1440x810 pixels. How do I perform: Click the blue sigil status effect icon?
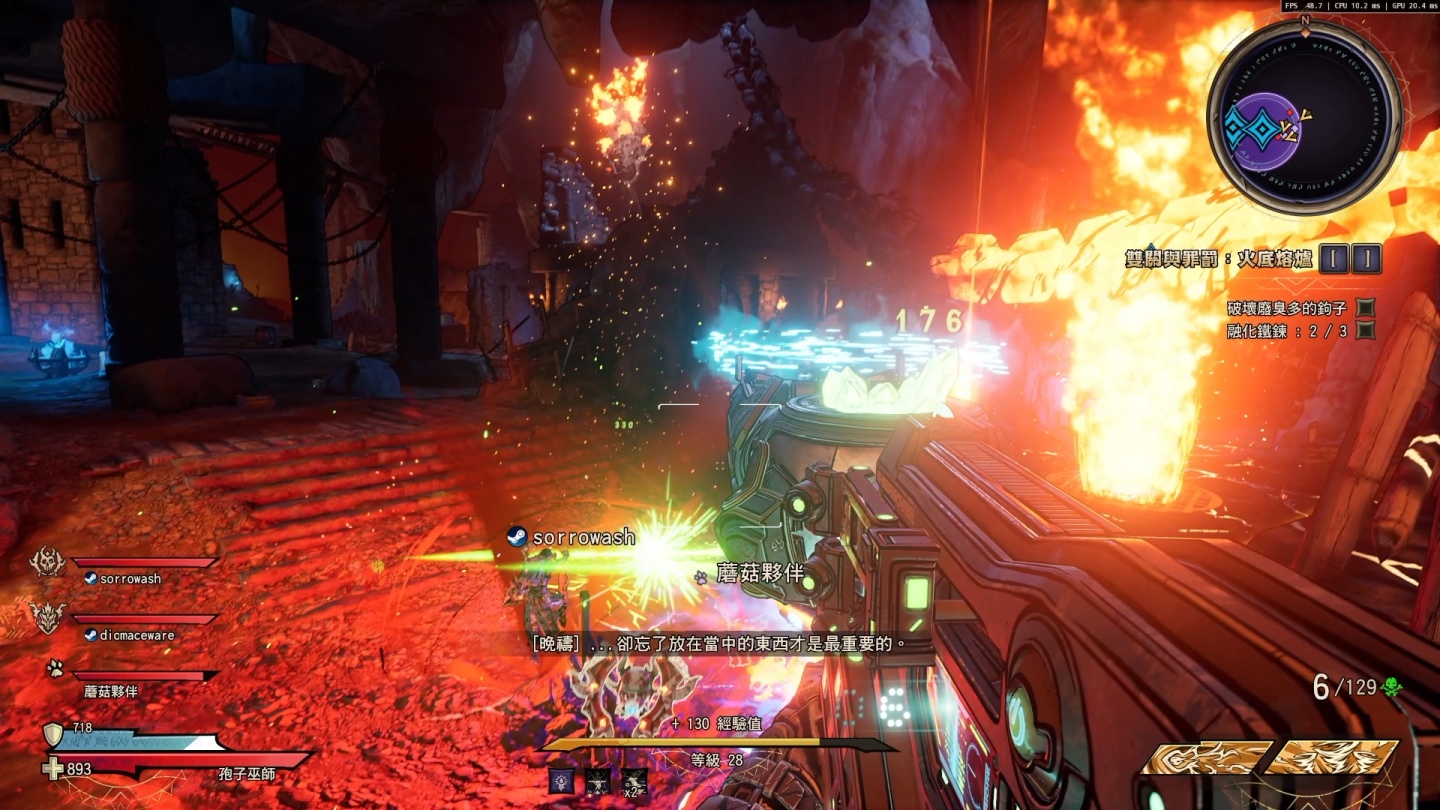click(561, 781)
